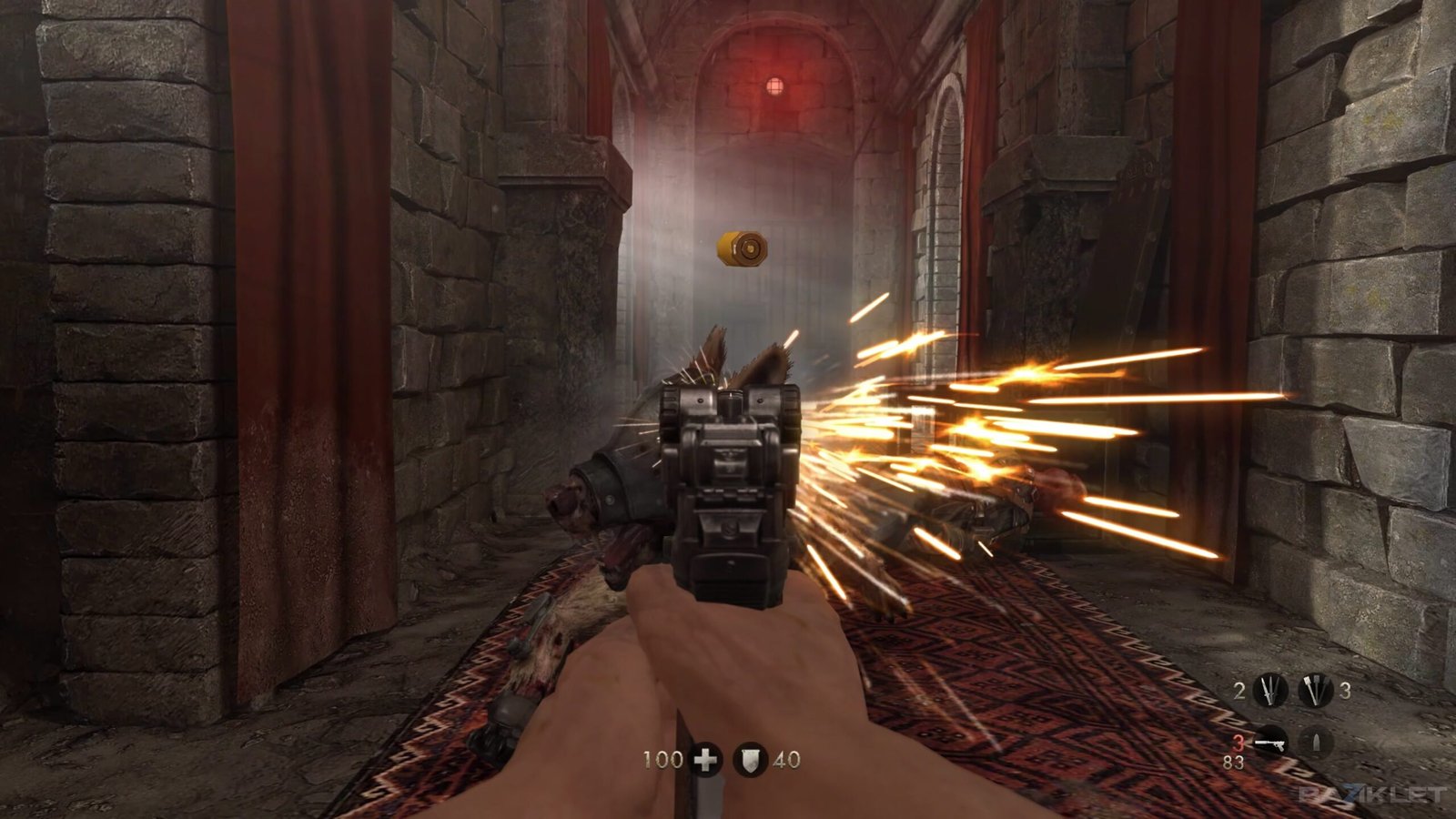Screen dimensions: 1456x819
Task: Click the dimmed bullet ammo-type icon
Action: pyautogui.click(x=1315, y=743)
